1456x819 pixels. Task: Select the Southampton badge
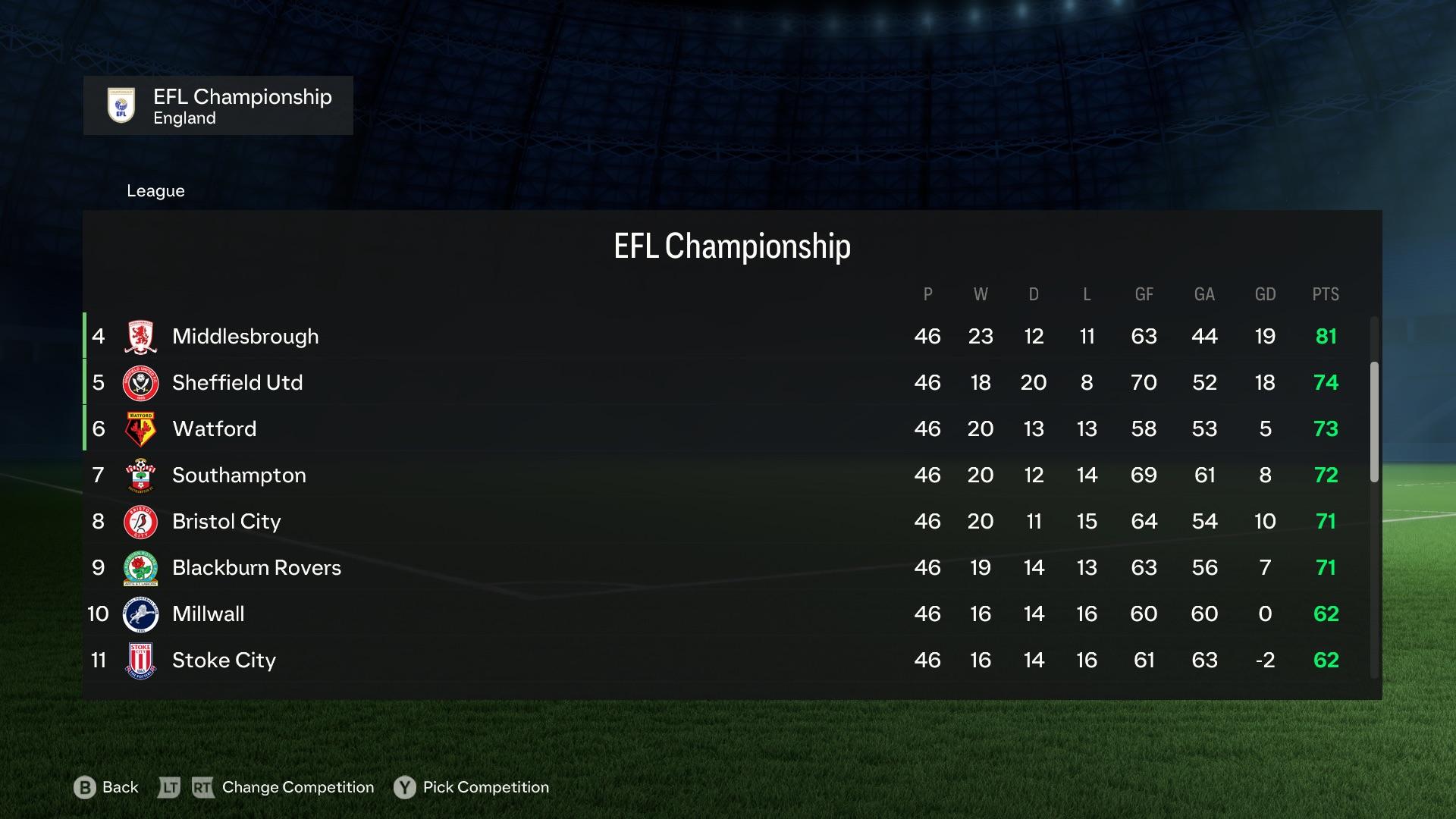[140, 475]
